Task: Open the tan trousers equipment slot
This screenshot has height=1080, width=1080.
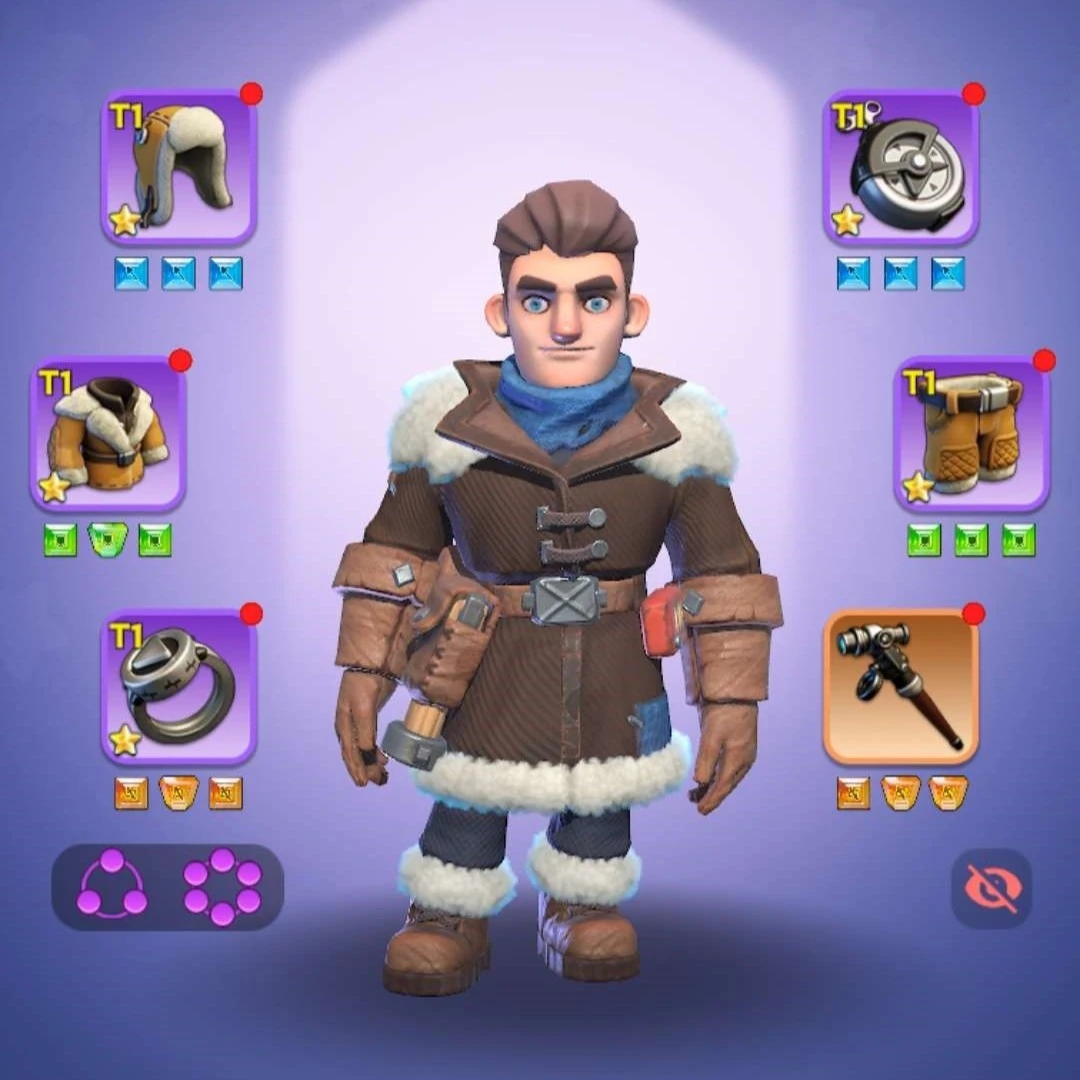Action: [x=972, y=434]
